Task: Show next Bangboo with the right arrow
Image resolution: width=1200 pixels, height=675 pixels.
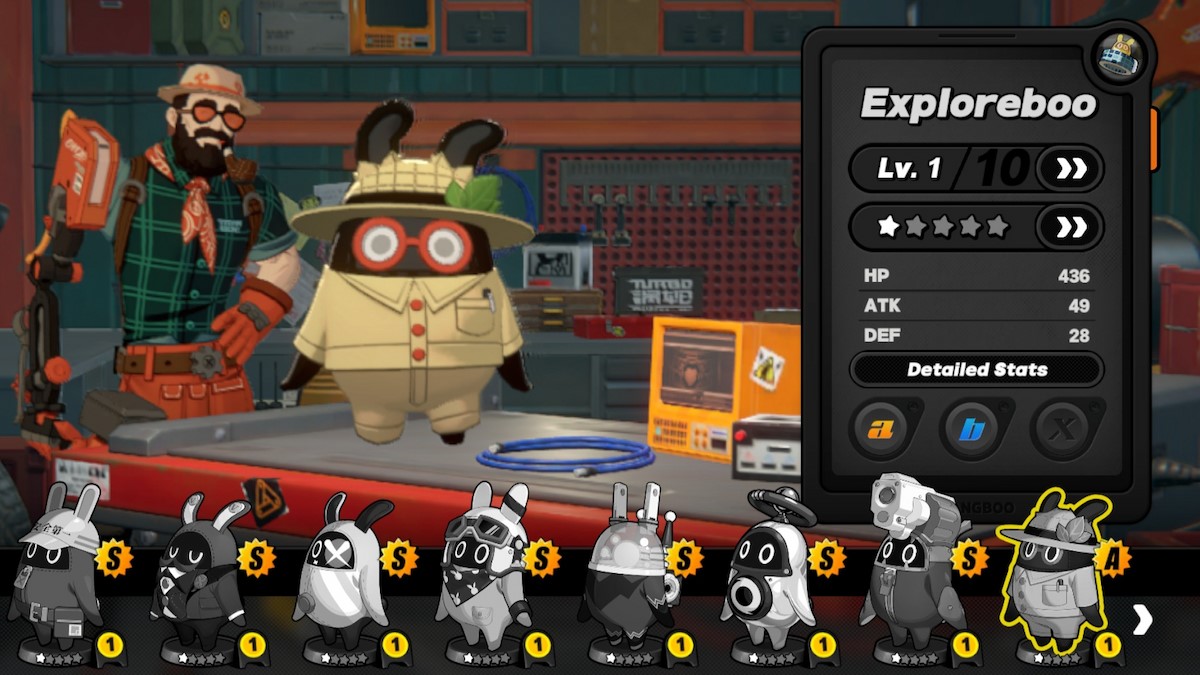Action: pyautogui.click(x=1142, y=620)
